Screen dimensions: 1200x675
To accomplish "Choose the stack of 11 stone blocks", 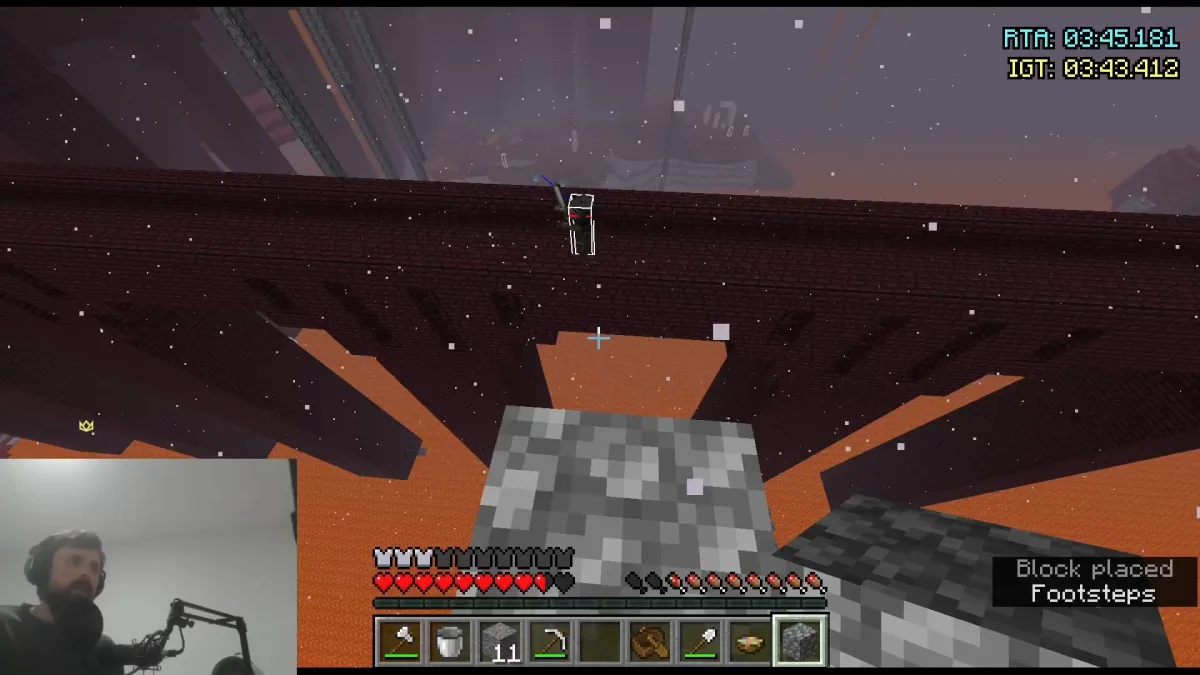I will click(499, 641).
